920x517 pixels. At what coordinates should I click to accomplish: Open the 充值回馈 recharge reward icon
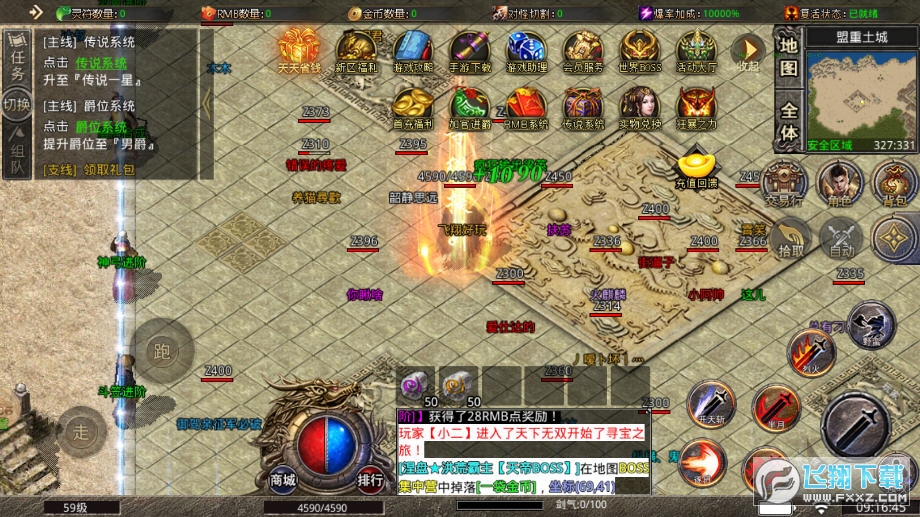click(696, 169)
